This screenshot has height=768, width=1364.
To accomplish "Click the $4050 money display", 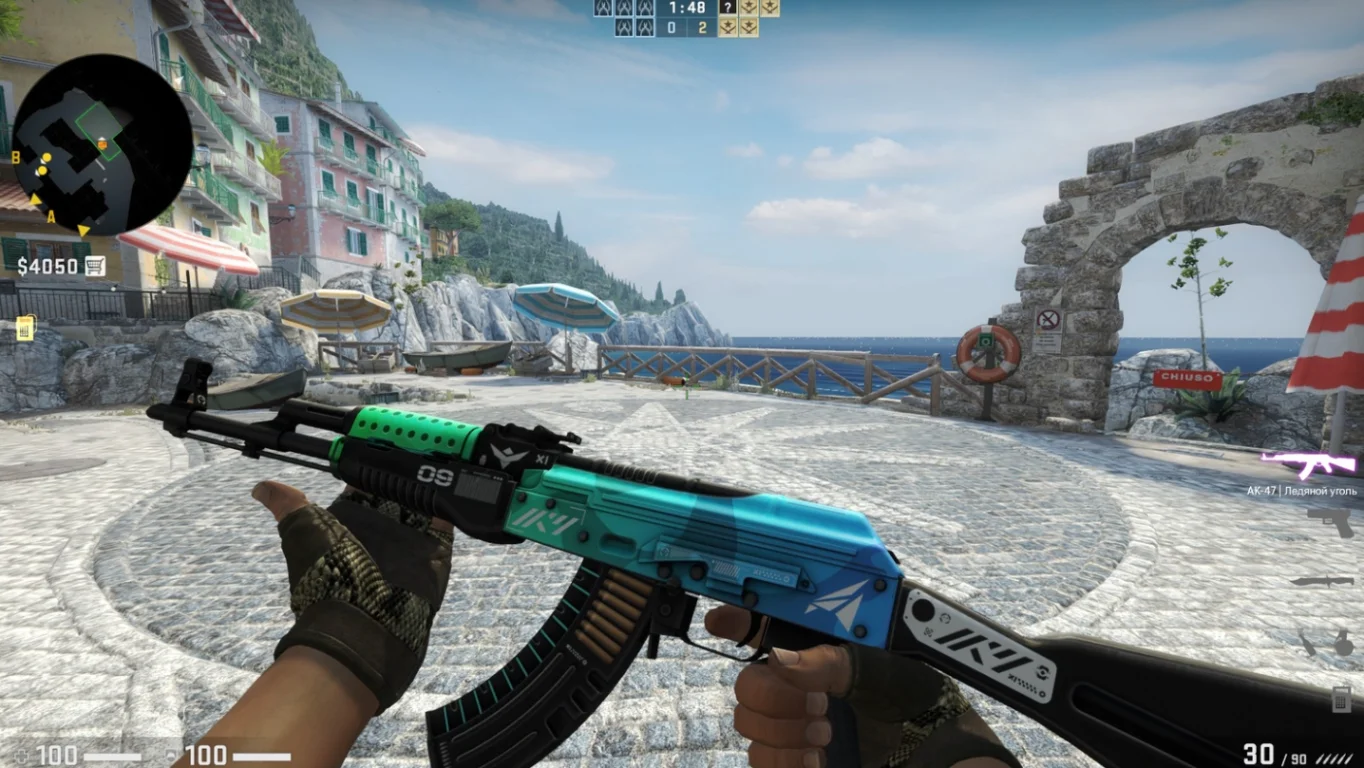I will coord(47,266).
